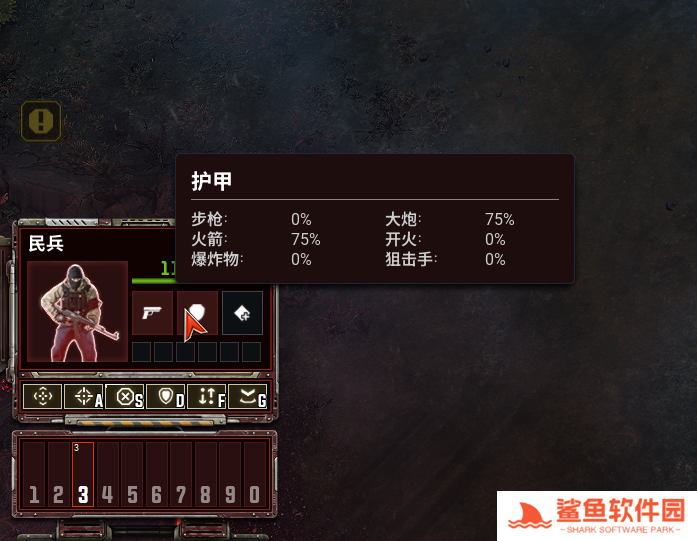697x541 pixels.
Task: Click the yellow exclamation alert icon
Action: pyautogui.click(x=41, y=122)
